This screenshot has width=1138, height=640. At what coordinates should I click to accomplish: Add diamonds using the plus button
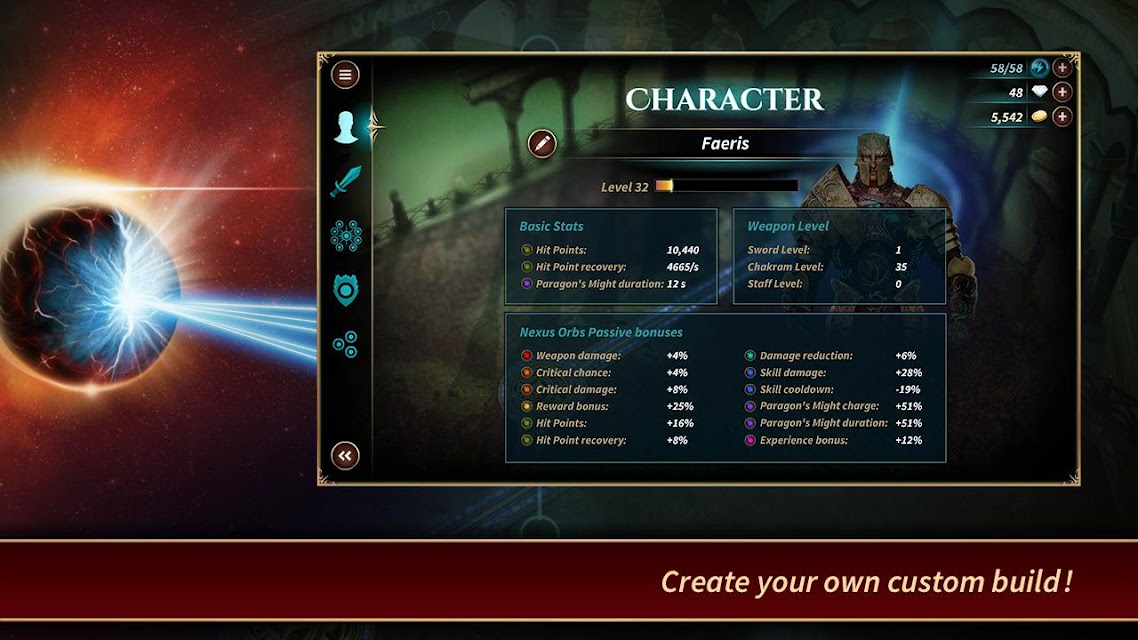(1062, 92)
